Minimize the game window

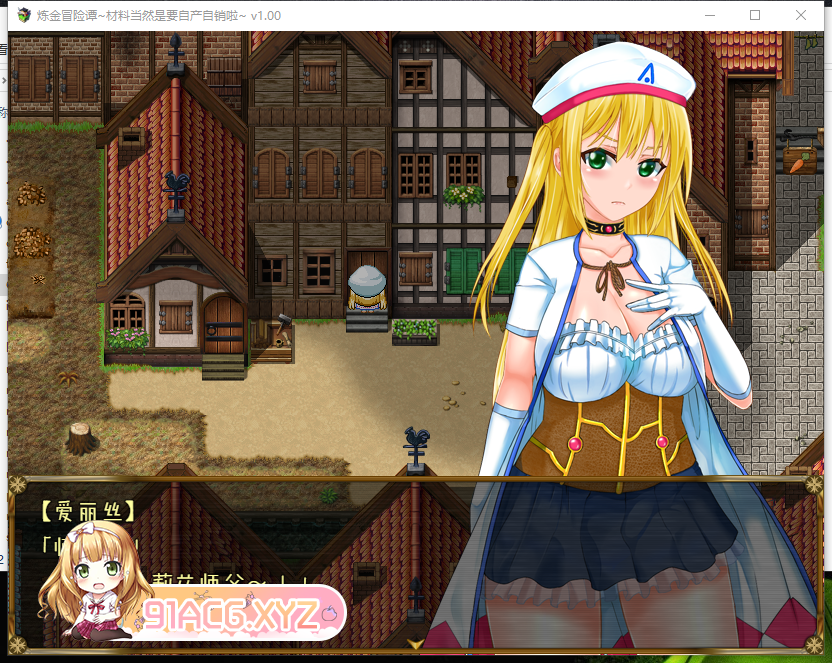[x=710, y=15]
